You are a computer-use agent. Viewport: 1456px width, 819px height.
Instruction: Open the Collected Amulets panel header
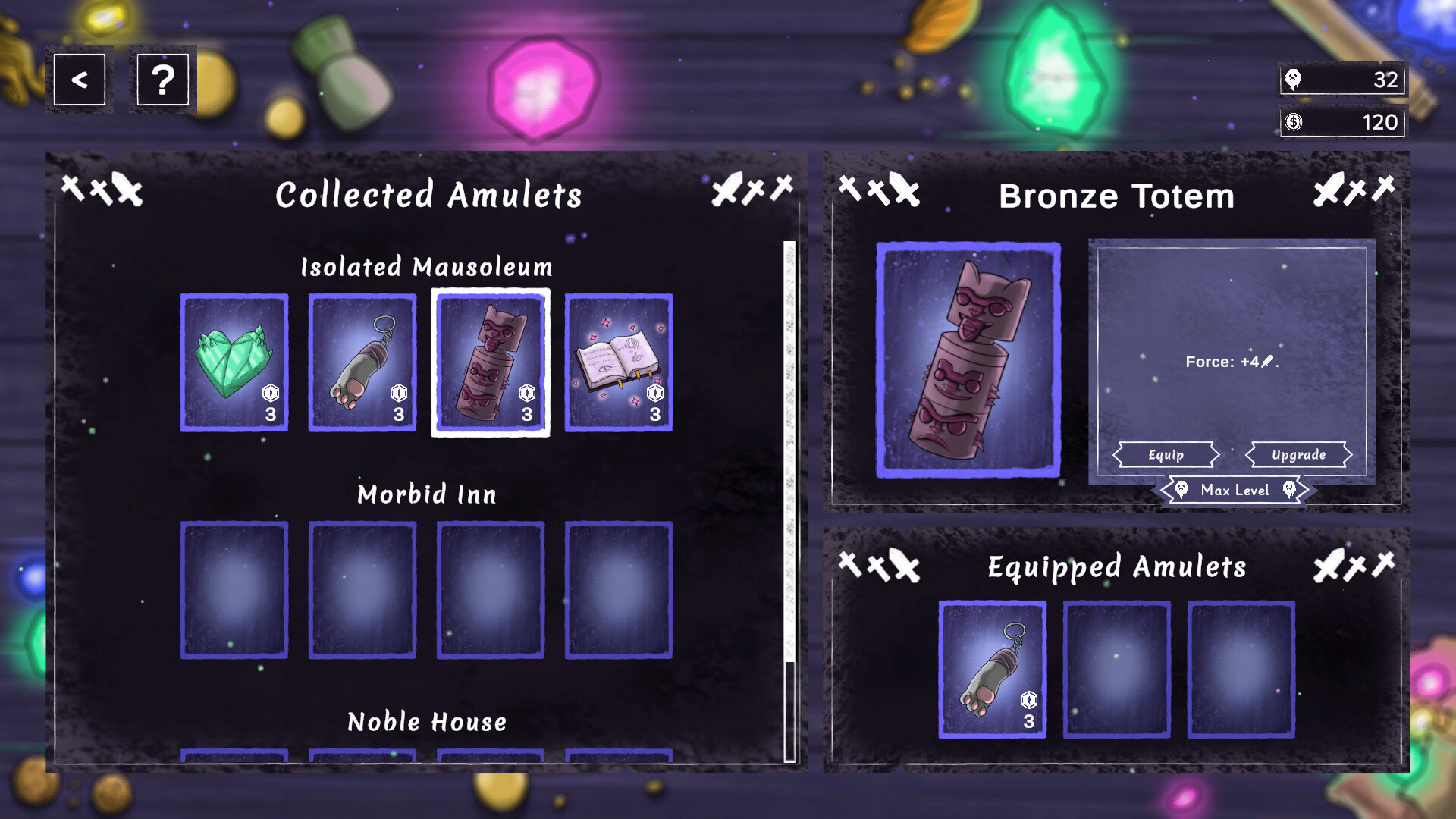[x=429, y=195]
